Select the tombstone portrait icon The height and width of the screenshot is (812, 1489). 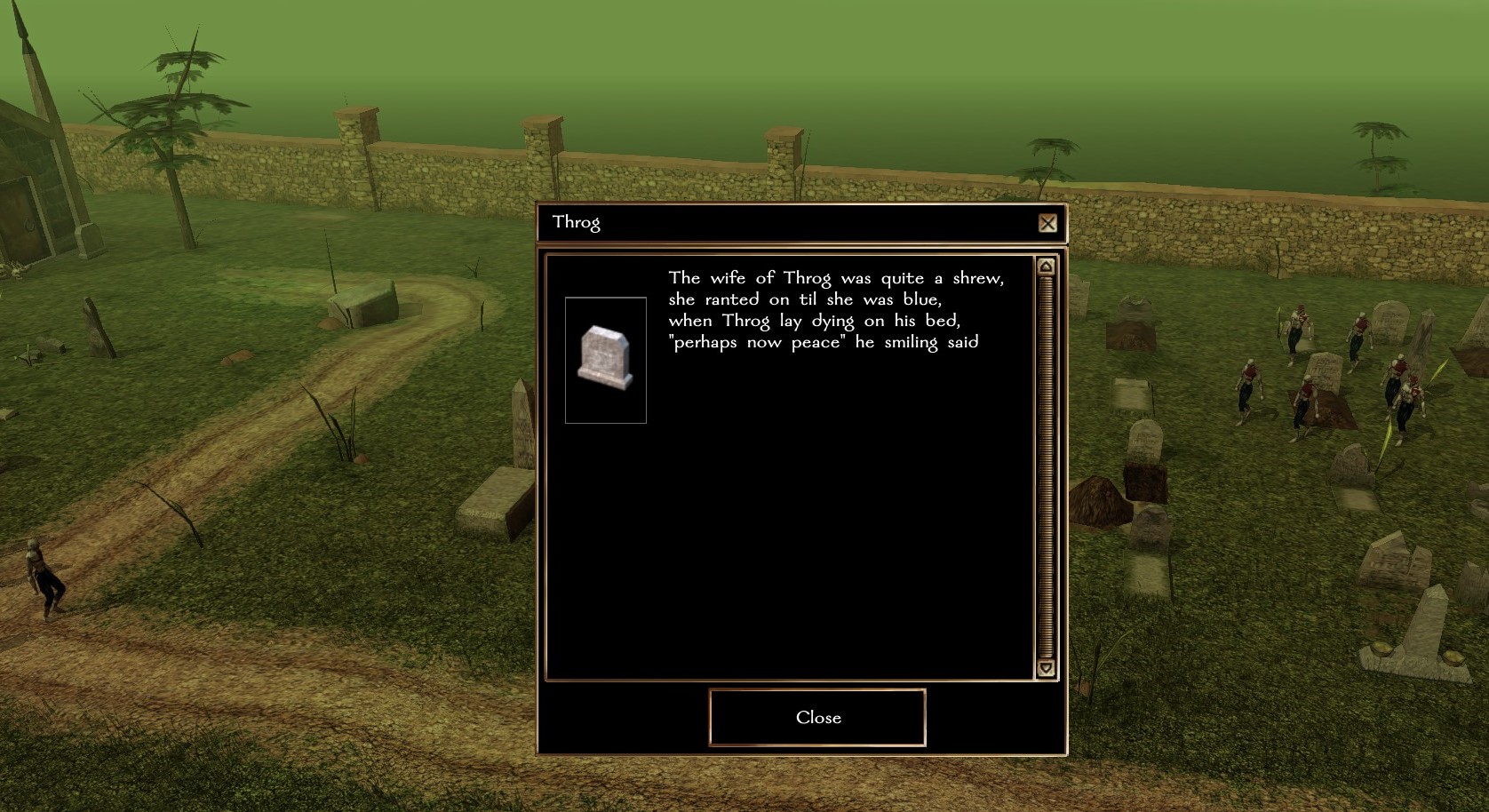point(605,360)
